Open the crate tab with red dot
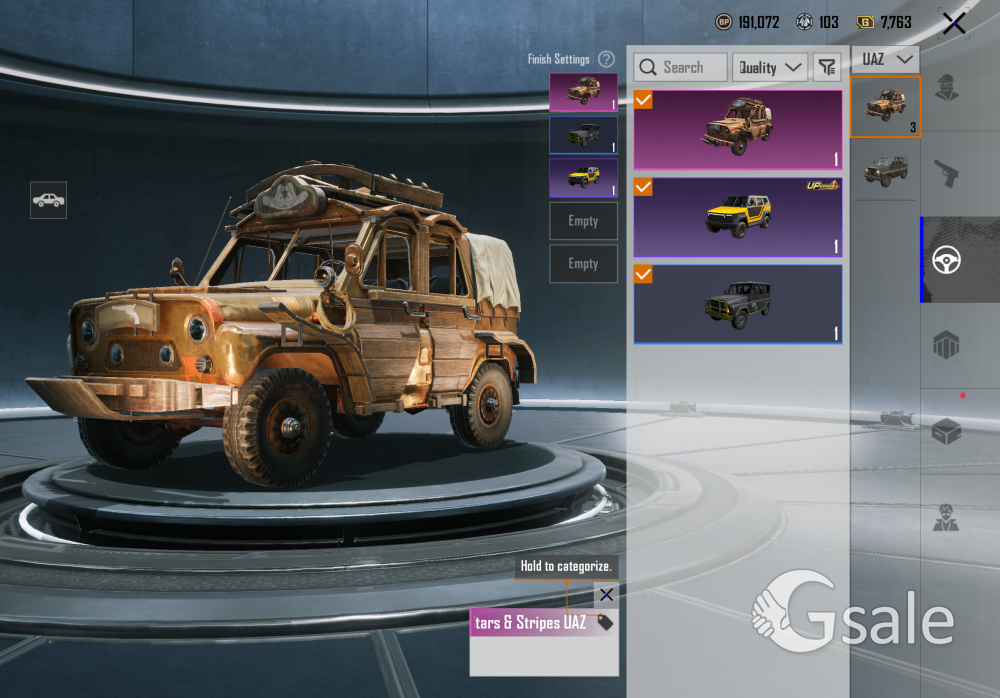Image resolution: width=1000 pixels, height=698 pixels. pyautogui.click(x=946, y=431)
